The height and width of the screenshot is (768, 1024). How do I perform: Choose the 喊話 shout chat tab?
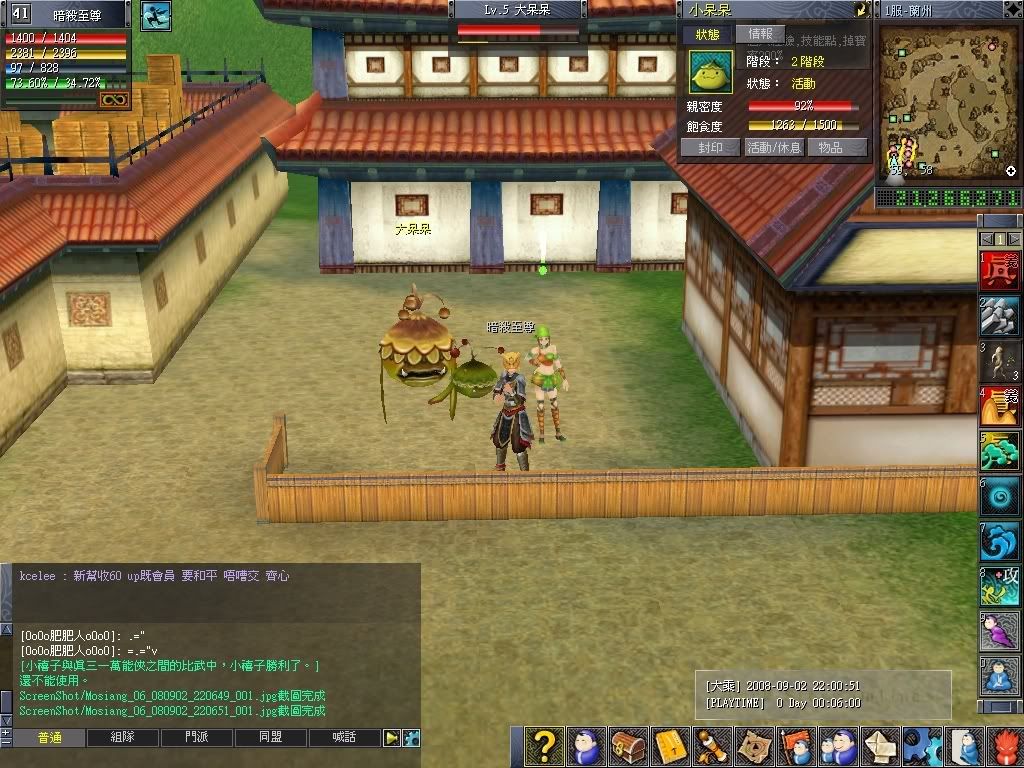point(344,738)
